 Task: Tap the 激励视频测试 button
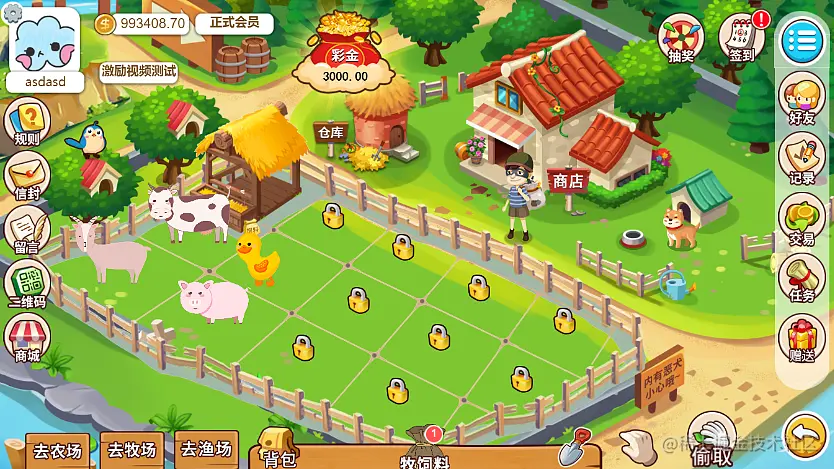(x=139, y=70)
